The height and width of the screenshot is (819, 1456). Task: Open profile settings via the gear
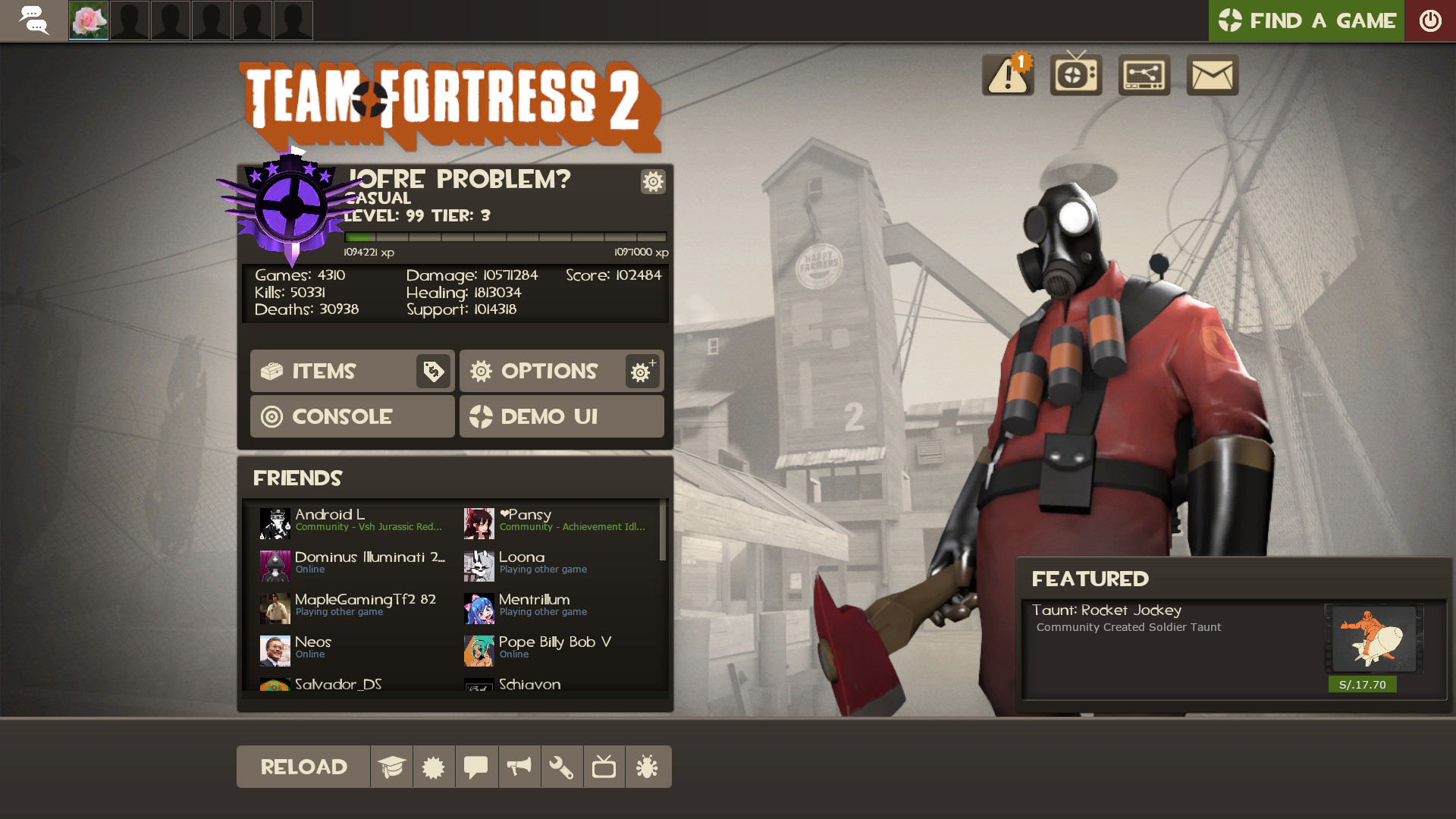pyautogui.click(x=652, y=182)
